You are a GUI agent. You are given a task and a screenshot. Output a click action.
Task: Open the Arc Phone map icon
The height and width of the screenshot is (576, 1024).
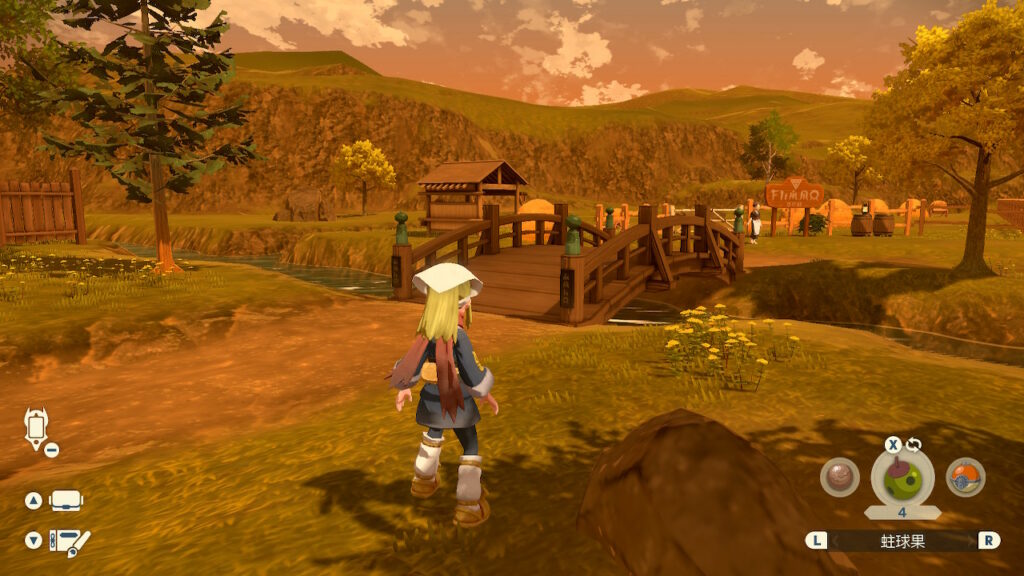(36, 428)
